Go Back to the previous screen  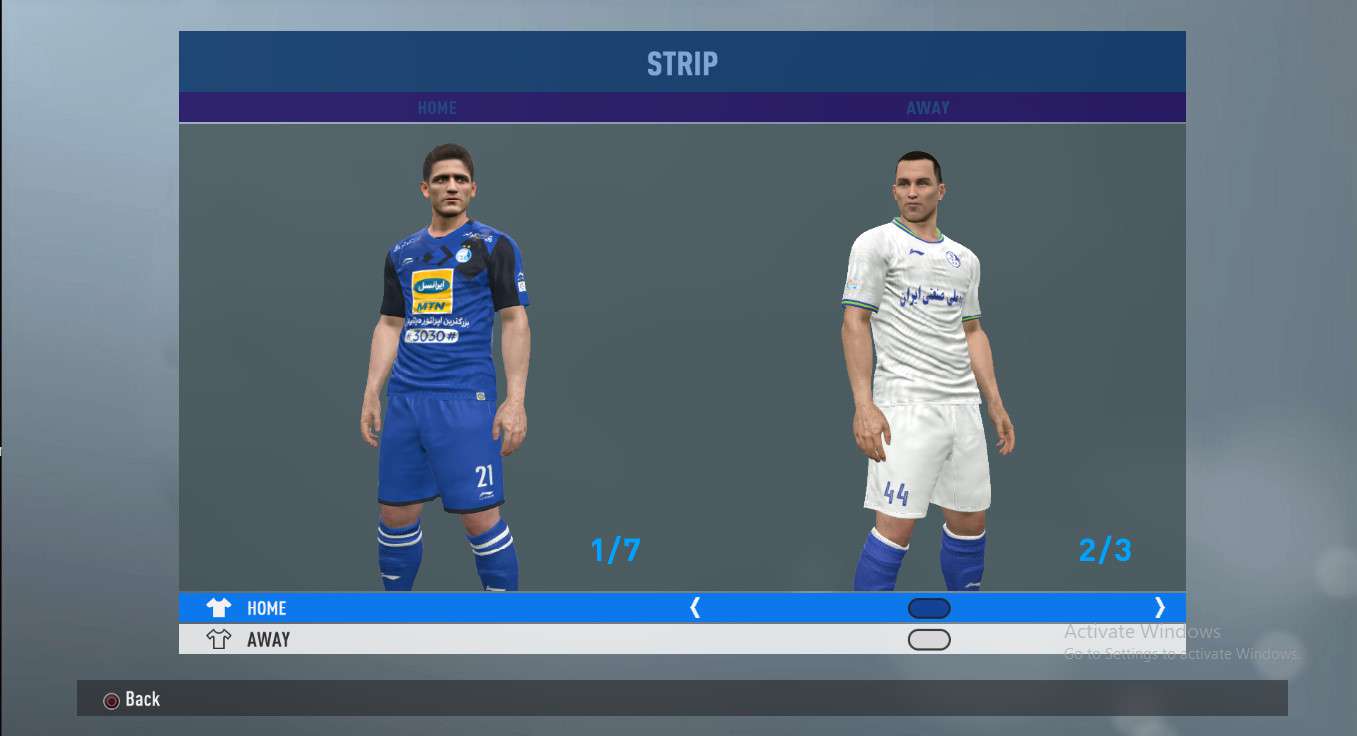(132, 699)
